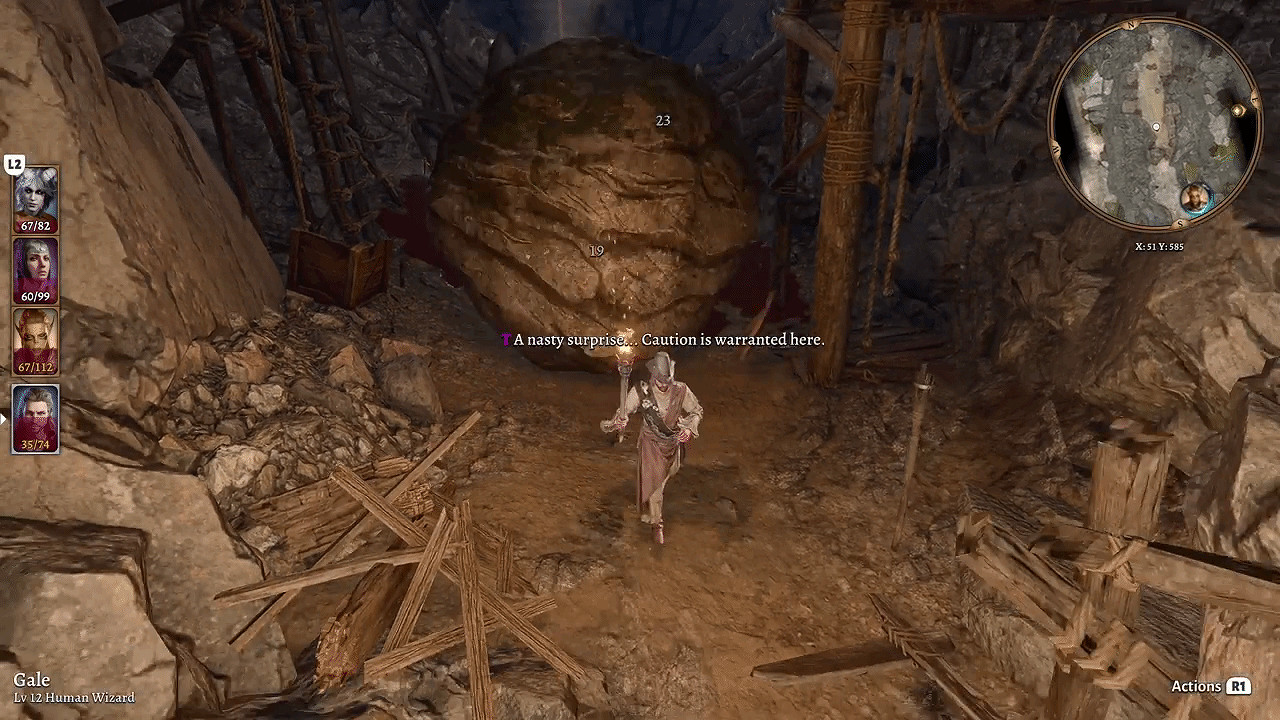This screenshot has width=1280, height=720.
Task: Click Karlach's 67/112 health bar
Action: coord(33,366)
